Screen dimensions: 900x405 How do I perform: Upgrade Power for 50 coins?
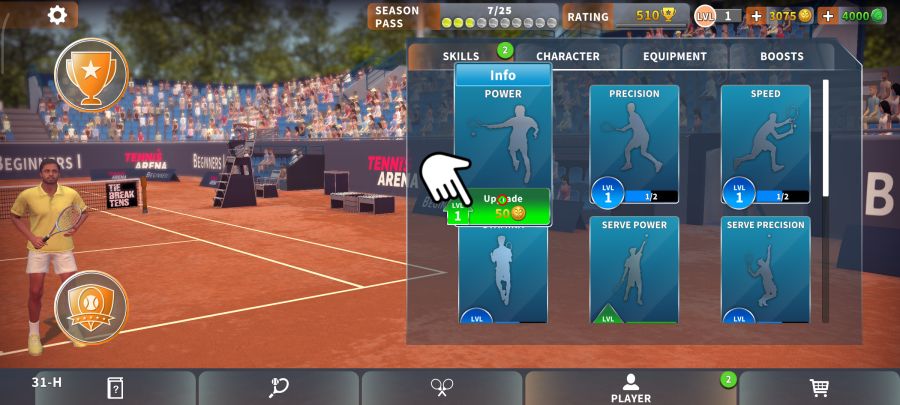(x=503, y=206)
